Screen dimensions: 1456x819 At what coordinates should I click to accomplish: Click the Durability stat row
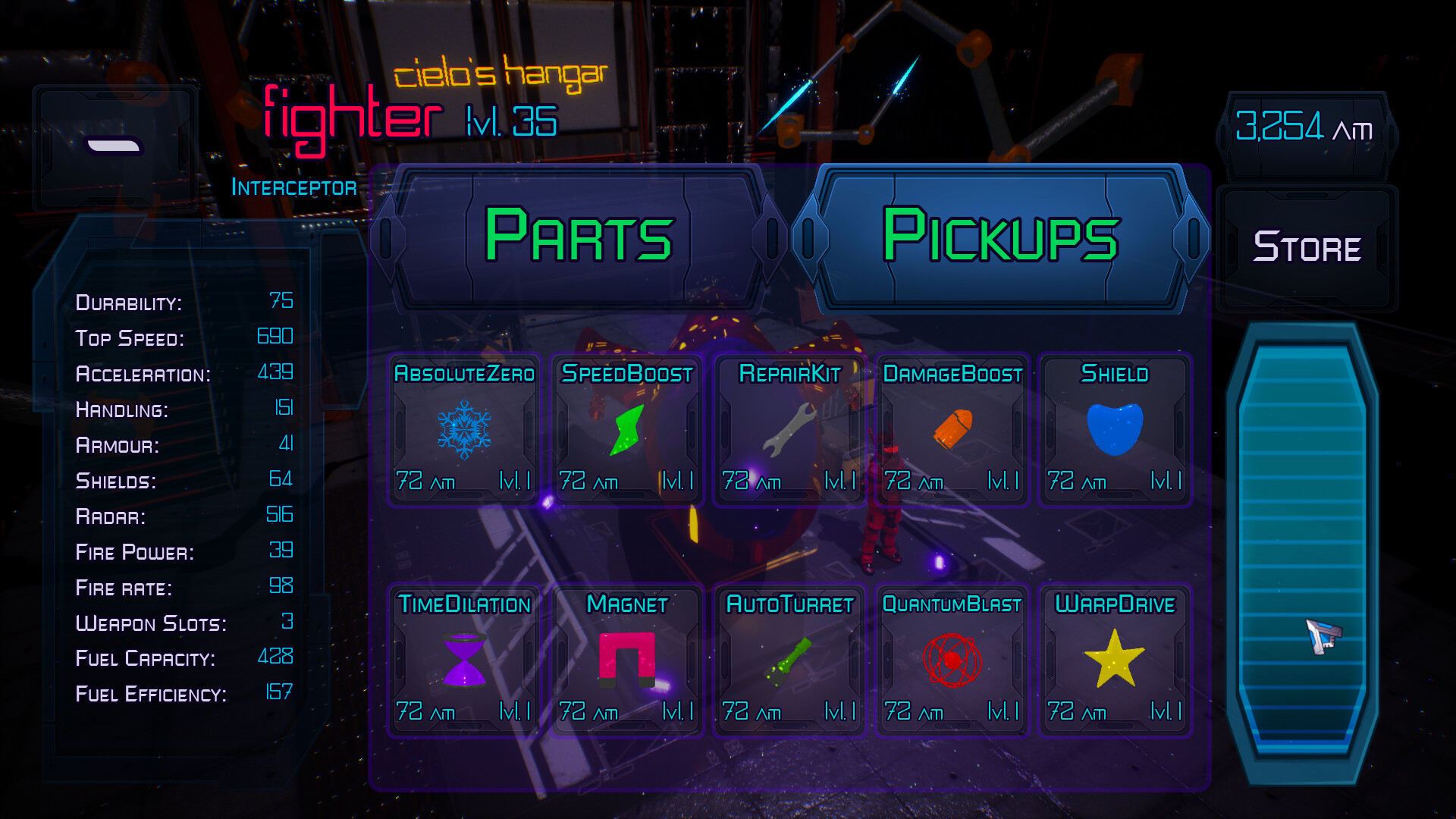point(184,303)
